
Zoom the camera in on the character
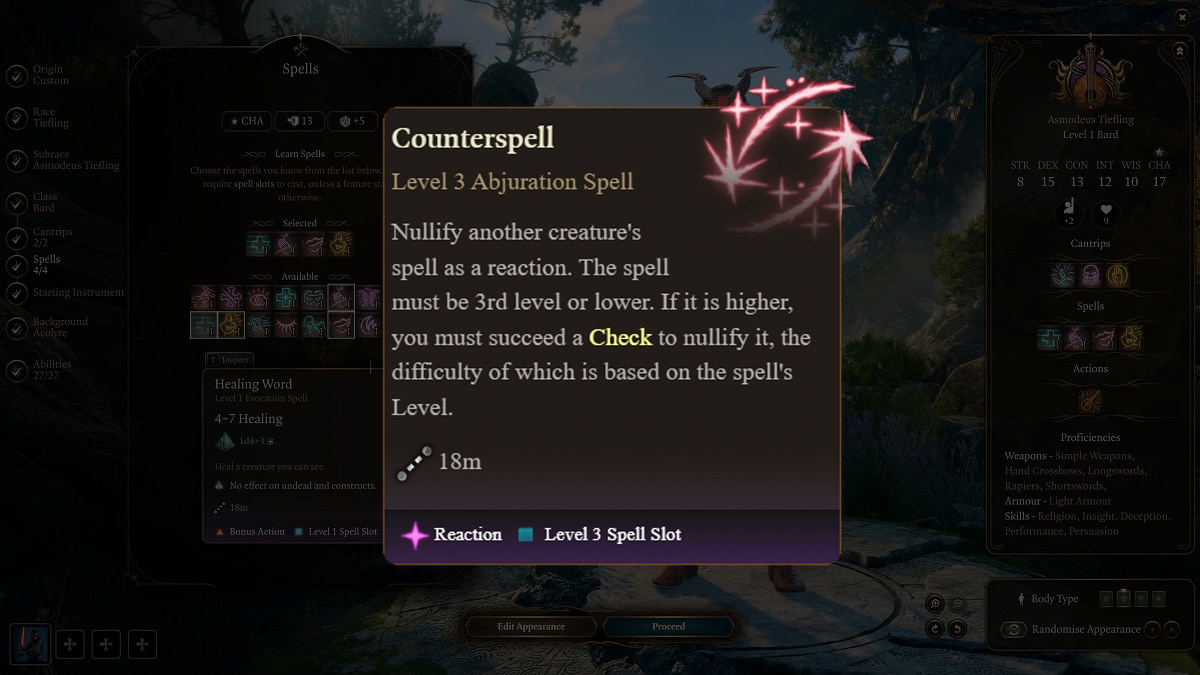(935, 604)
